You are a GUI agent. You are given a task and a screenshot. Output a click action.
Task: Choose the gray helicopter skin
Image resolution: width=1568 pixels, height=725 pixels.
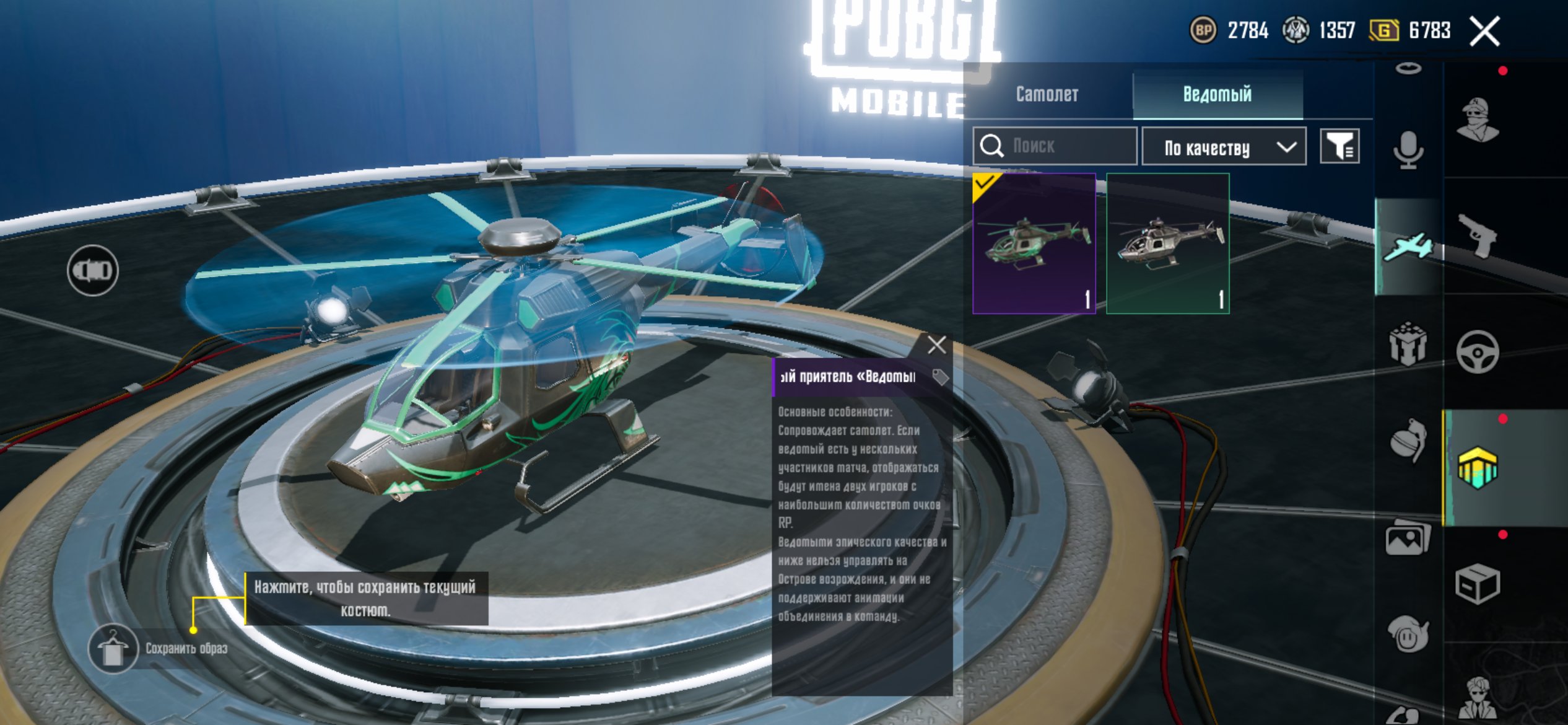point(1167,244)
